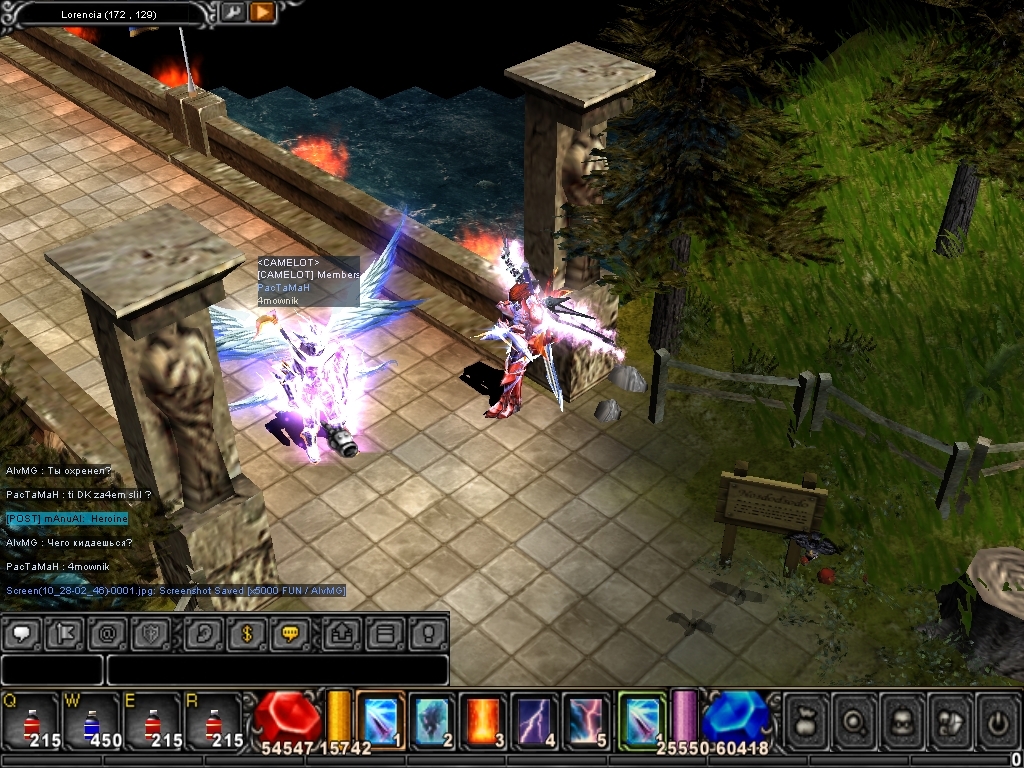Open settings with the wrench button
Image resolution: width=1024 pixels, height=768 pixels.
tap(232, 13)
